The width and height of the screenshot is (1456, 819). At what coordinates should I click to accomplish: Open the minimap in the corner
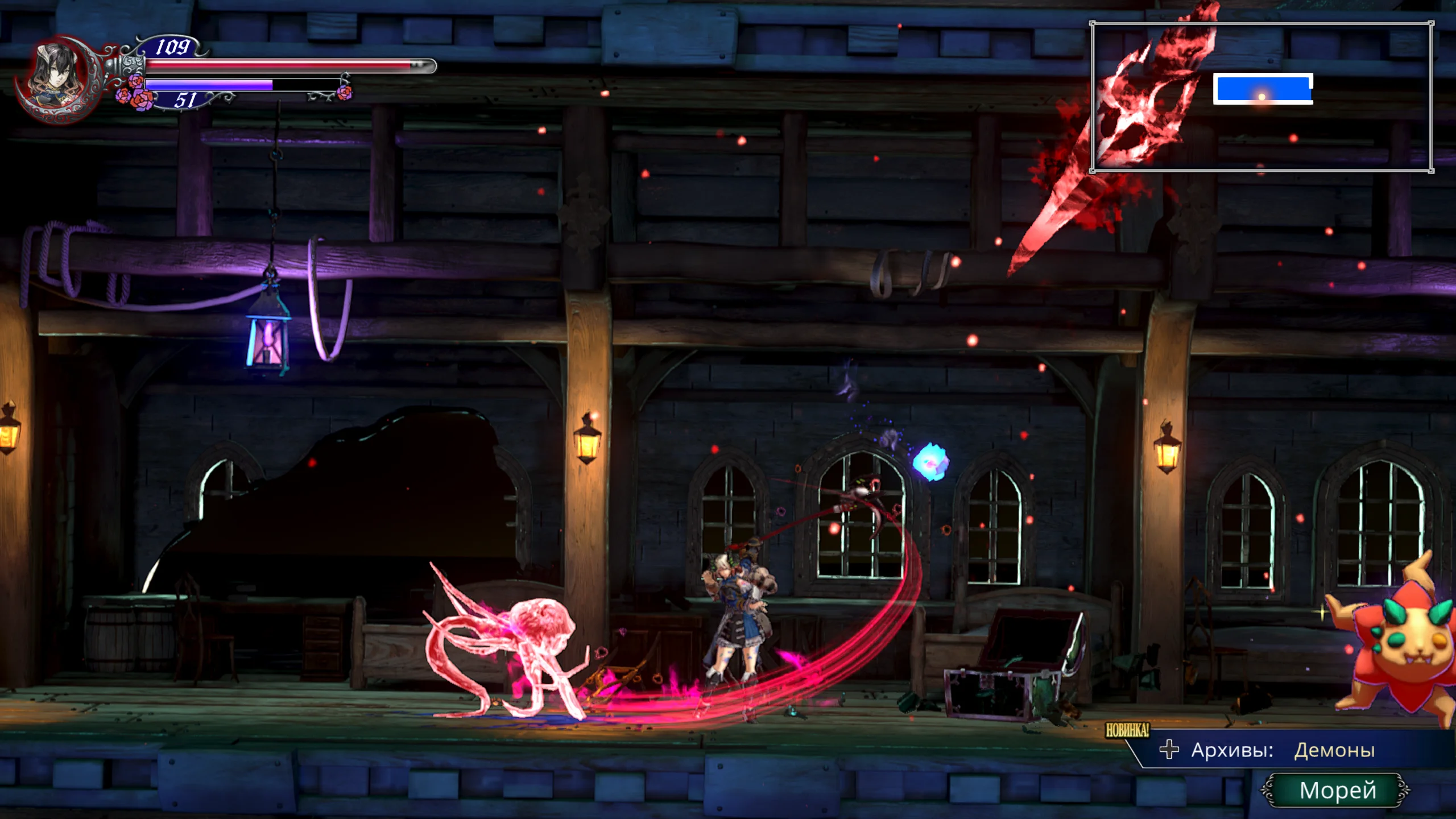click(x=1261, y=97)
